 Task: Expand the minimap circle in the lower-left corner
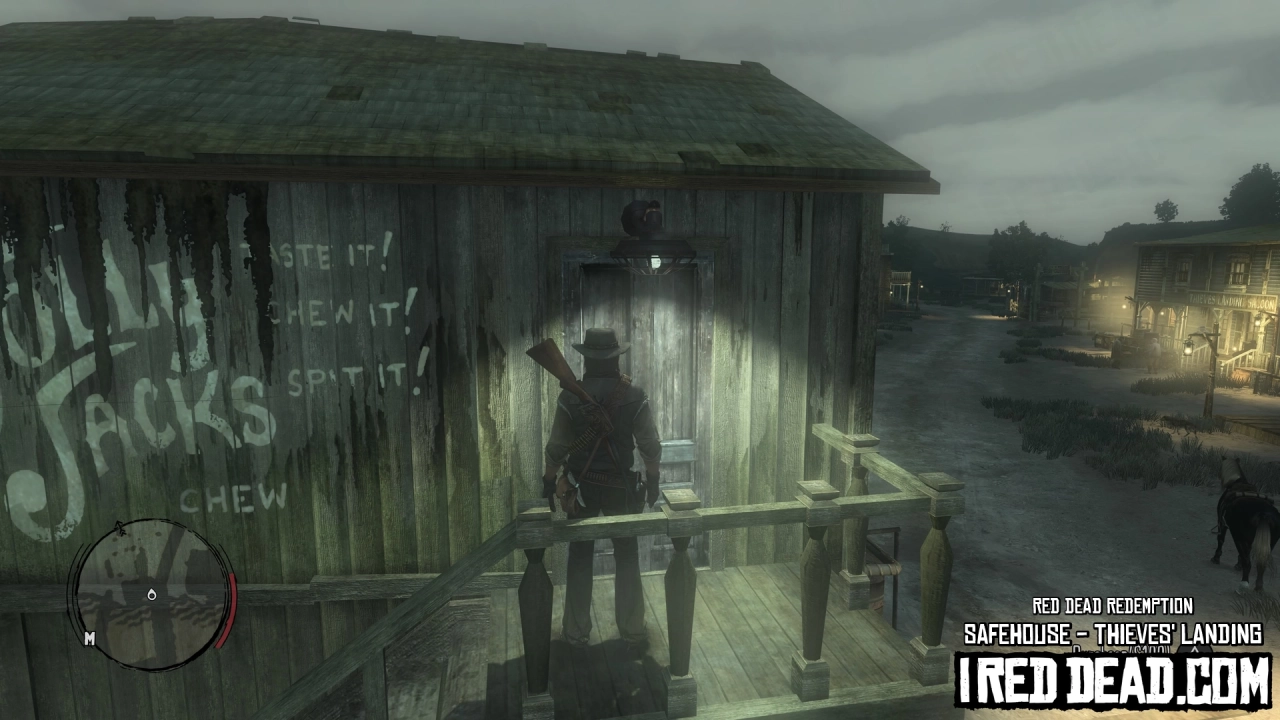coord(150,595)
